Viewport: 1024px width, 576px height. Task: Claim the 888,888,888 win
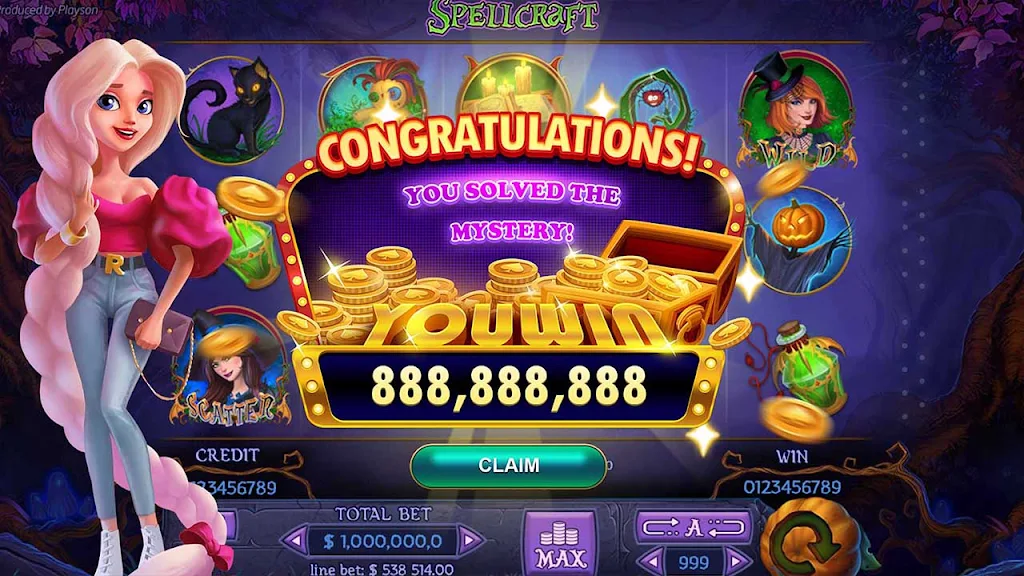tap(508, 466)
